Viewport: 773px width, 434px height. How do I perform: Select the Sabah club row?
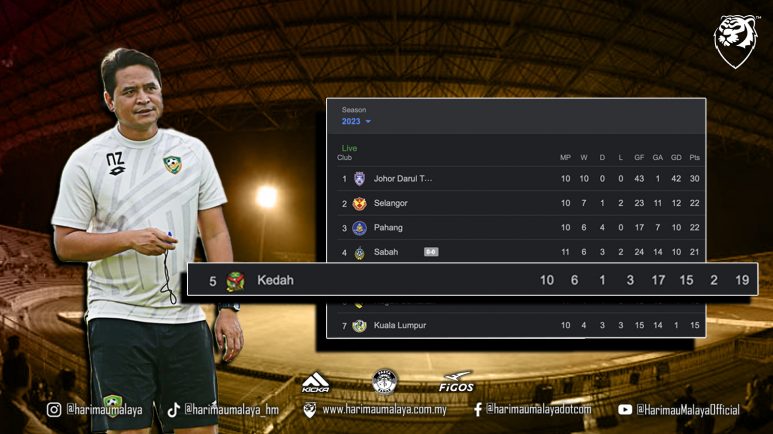pyautogui.click(x=385, y=252)
